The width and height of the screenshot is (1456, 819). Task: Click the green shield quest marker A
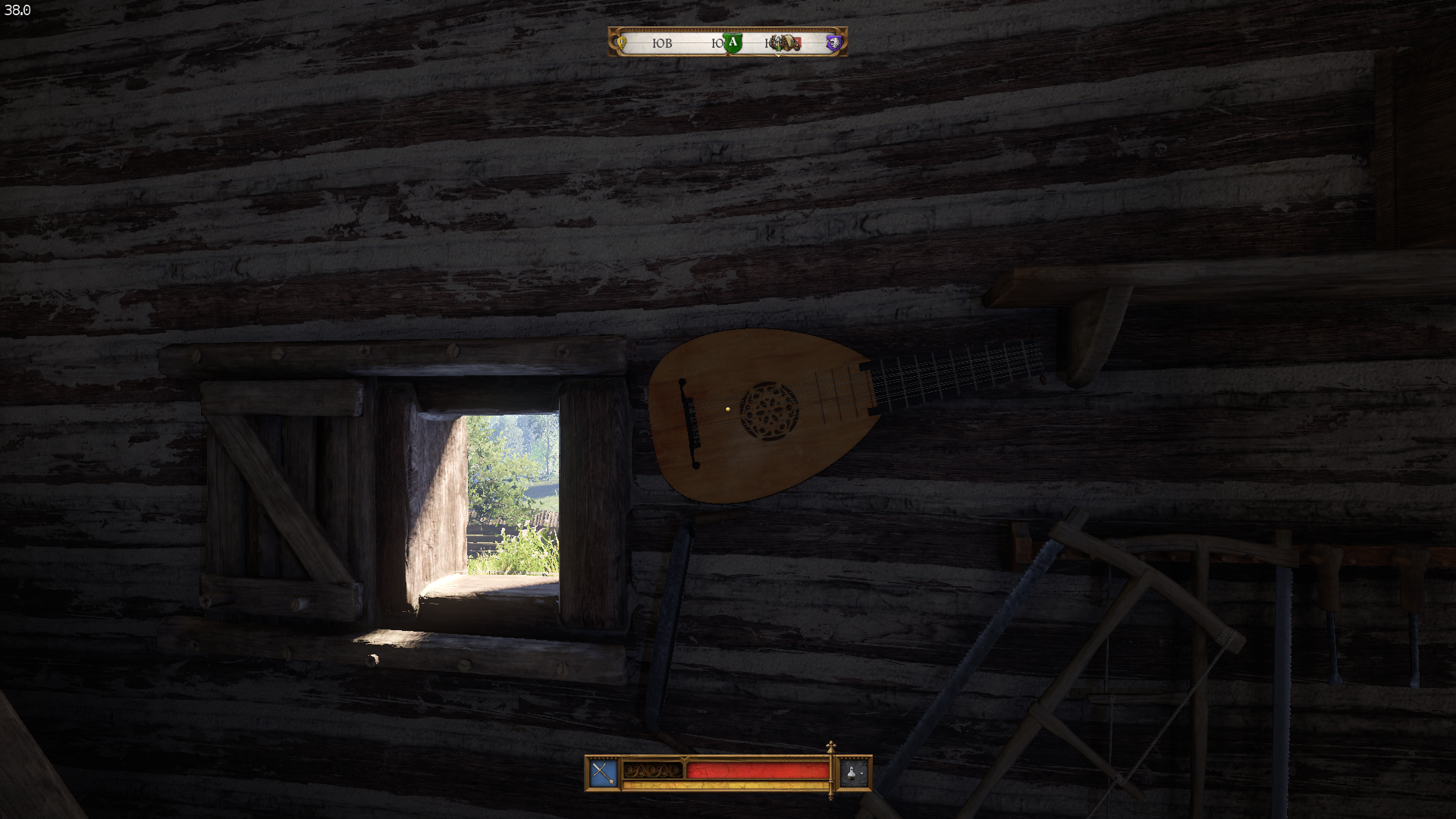732,43
